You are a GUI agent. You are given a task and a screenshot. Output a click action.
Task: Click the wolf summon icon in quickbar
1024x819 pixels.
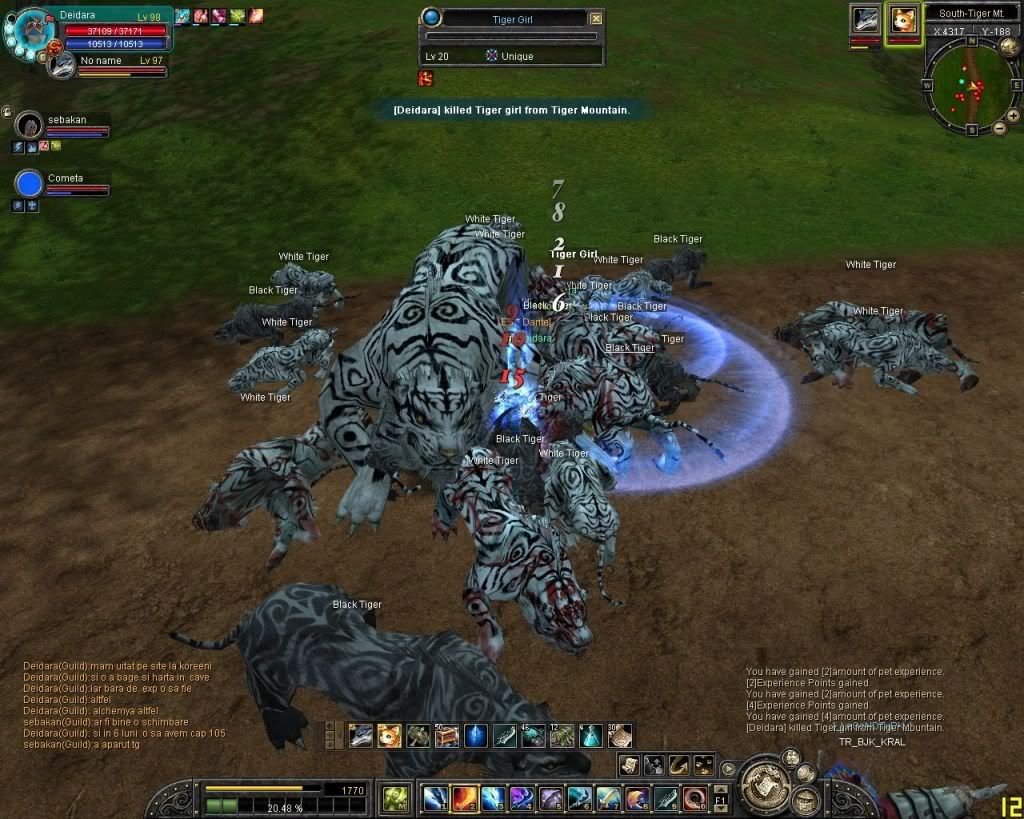(360, 736)
